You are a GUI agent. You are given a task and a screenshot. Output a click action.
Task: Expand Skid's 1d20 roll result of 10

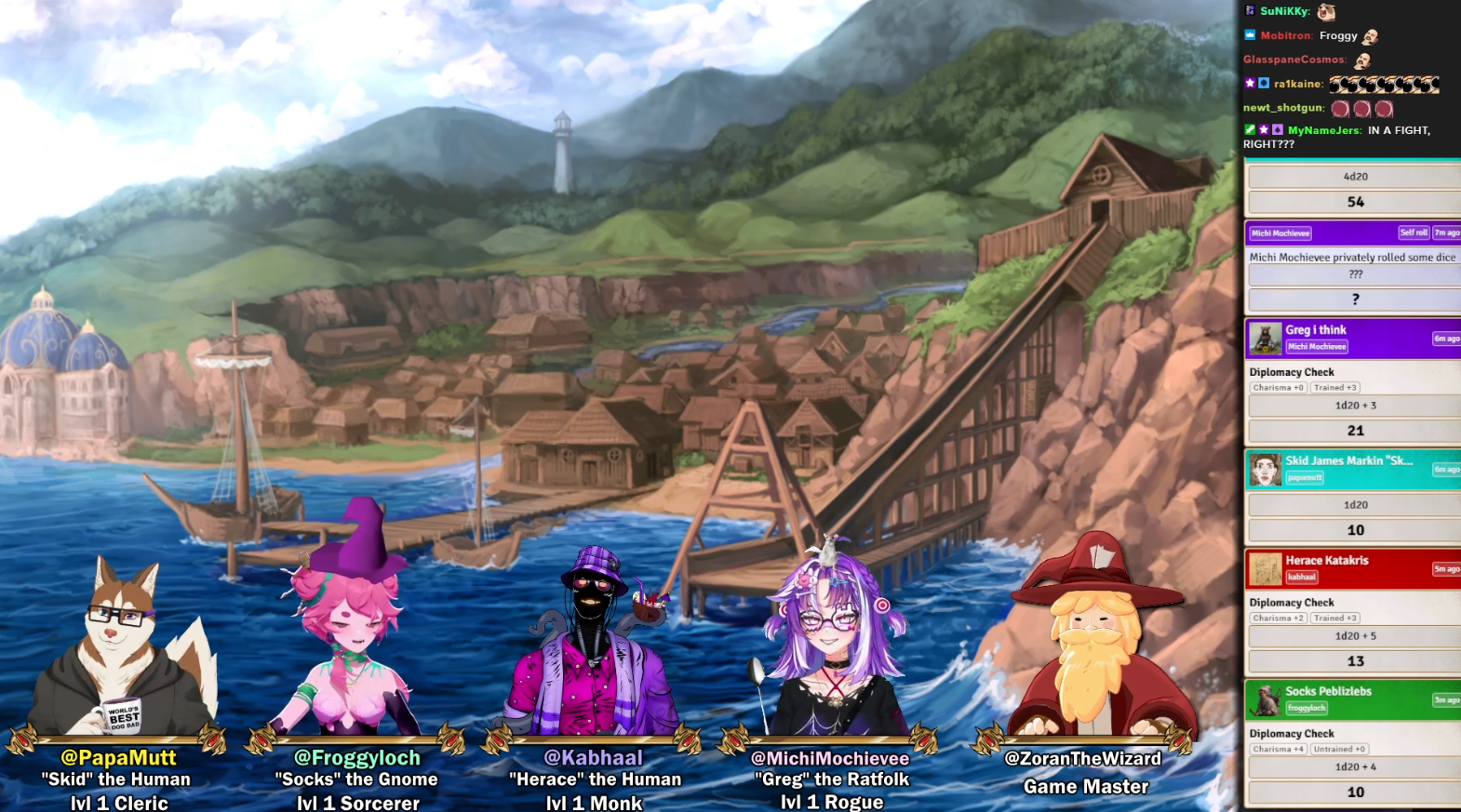tap(1355, 530)
